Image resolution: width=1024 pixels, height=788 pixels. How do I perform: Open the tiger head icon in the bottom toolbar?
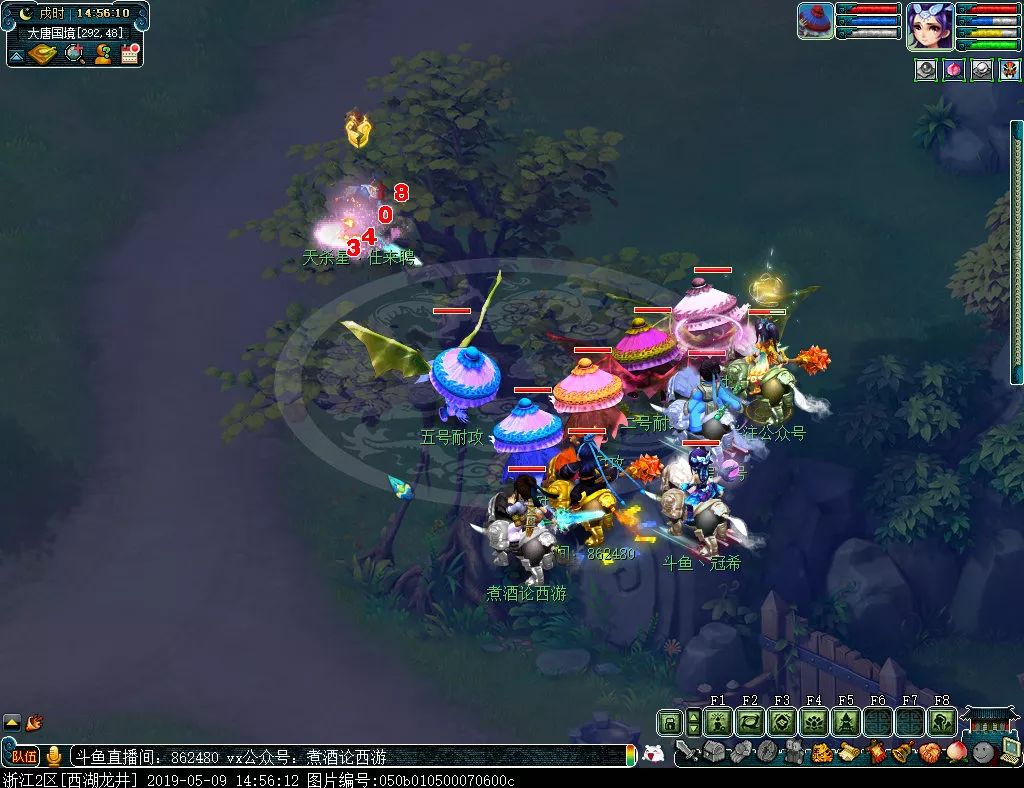(822, 752)
